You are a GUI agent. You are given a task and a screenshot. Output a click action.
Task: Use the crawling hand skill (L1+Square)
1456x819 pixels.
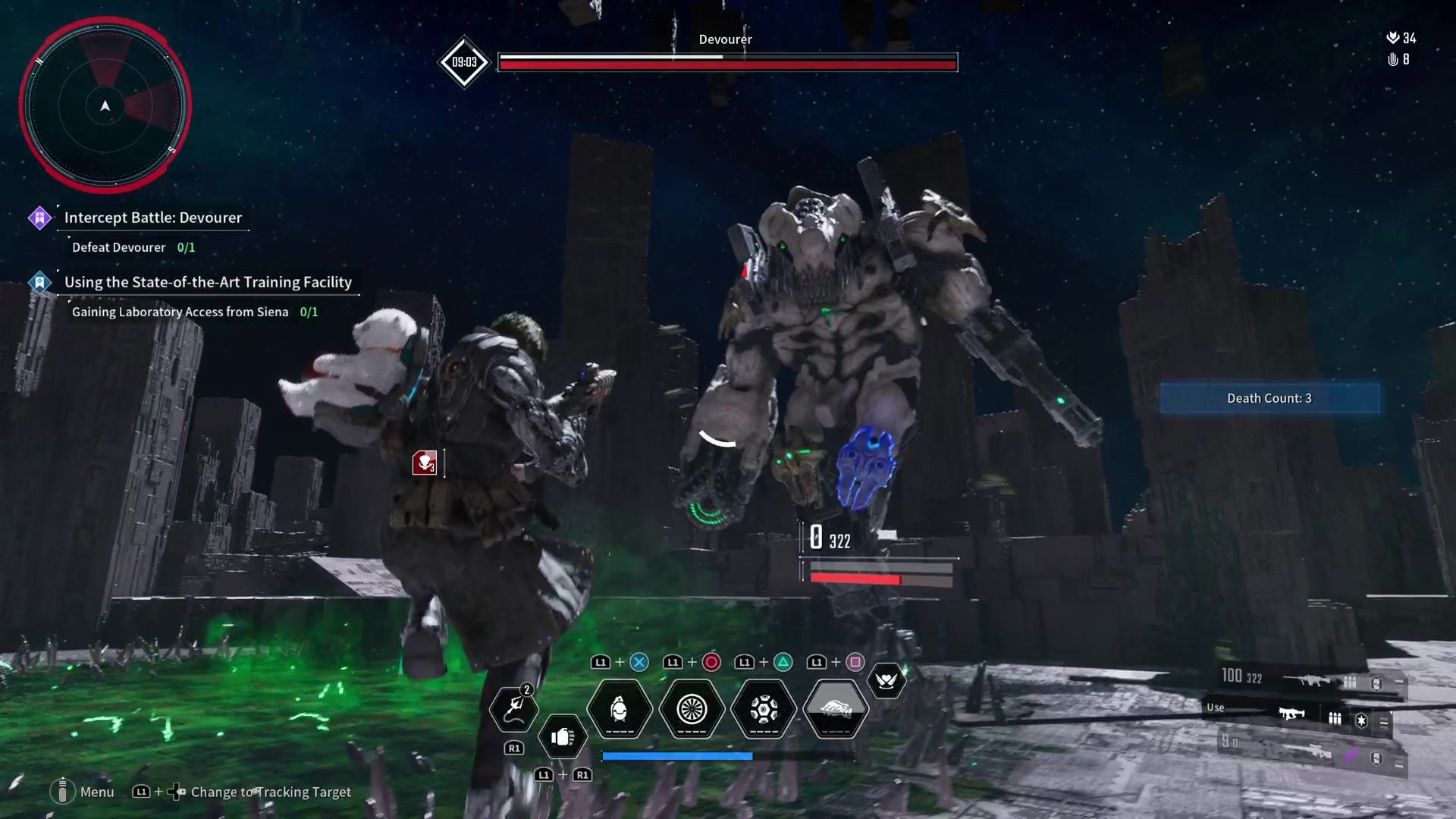pos(835,710)
